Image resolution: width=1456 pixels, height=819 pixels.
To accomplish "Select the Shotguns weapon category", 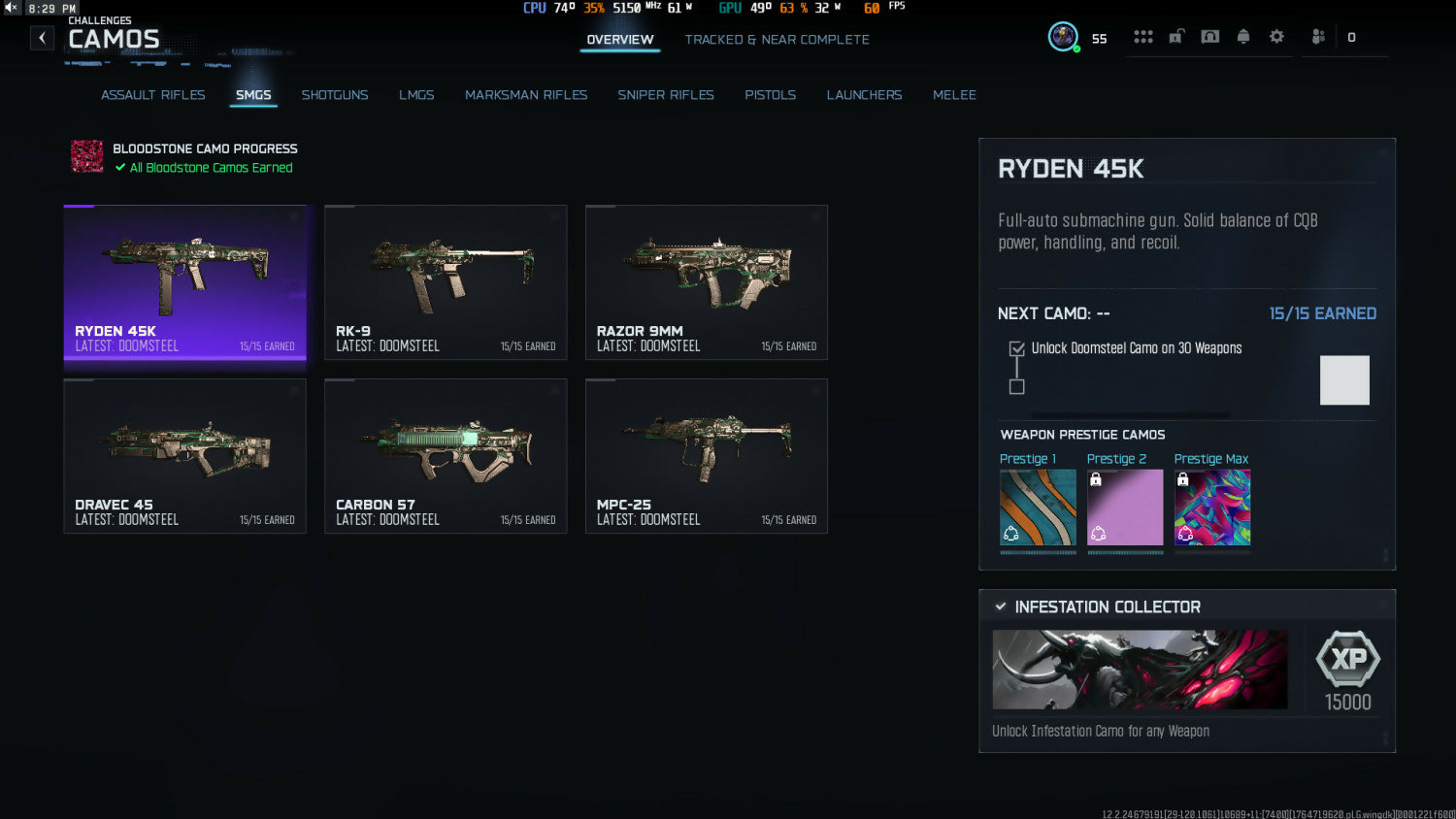I will (335, 95).
